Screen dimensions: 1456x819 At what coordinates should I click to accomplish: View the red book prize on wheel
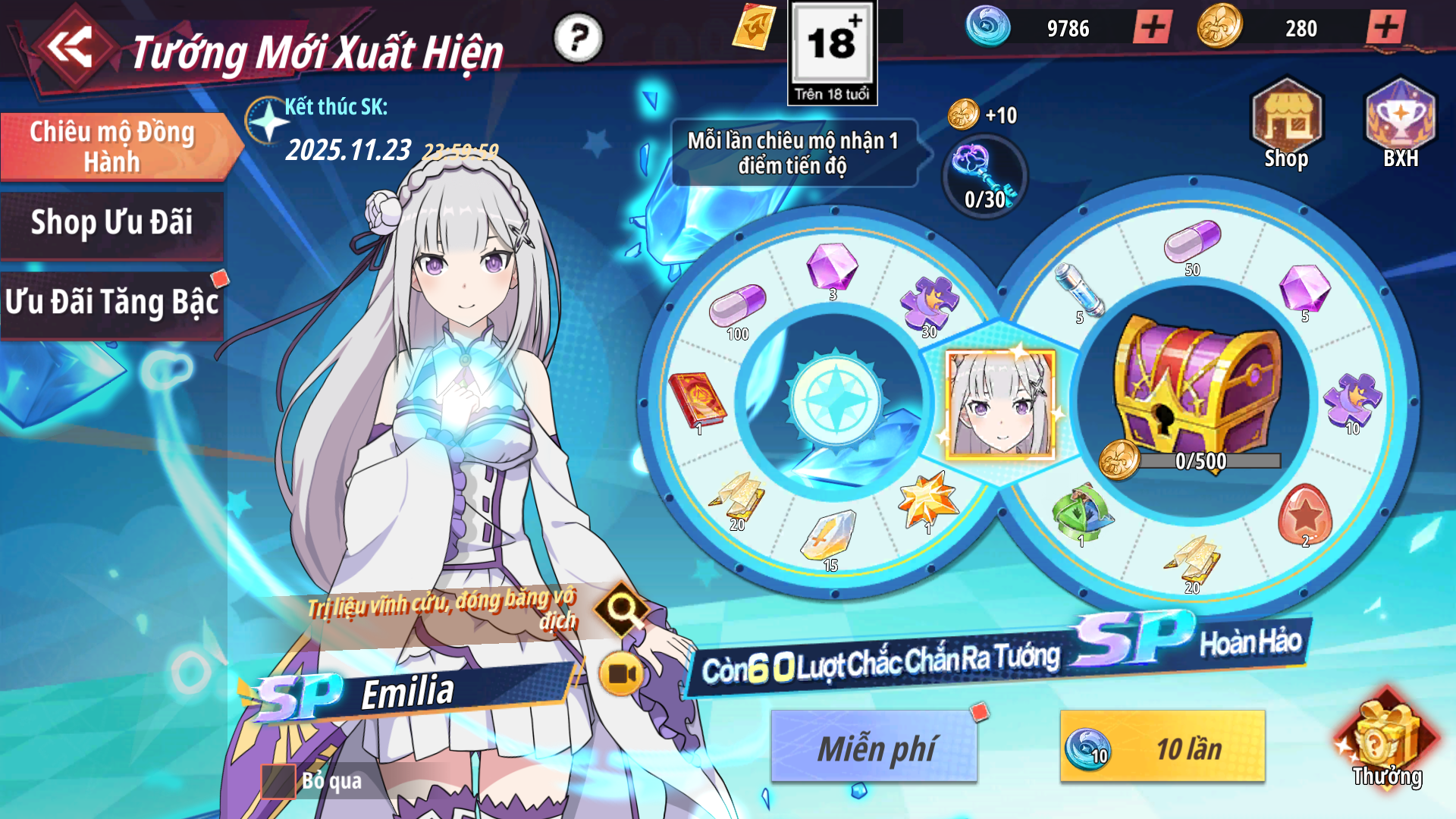[696, 400]
